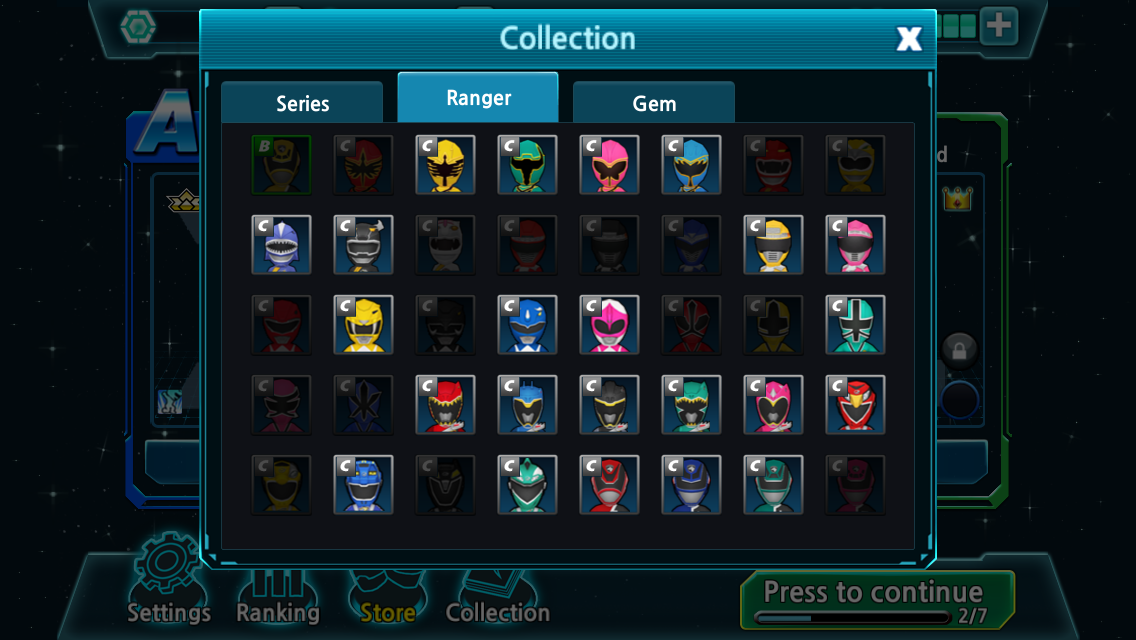Switch to the Series tab

pyautogui.click(x=302, y=103)
